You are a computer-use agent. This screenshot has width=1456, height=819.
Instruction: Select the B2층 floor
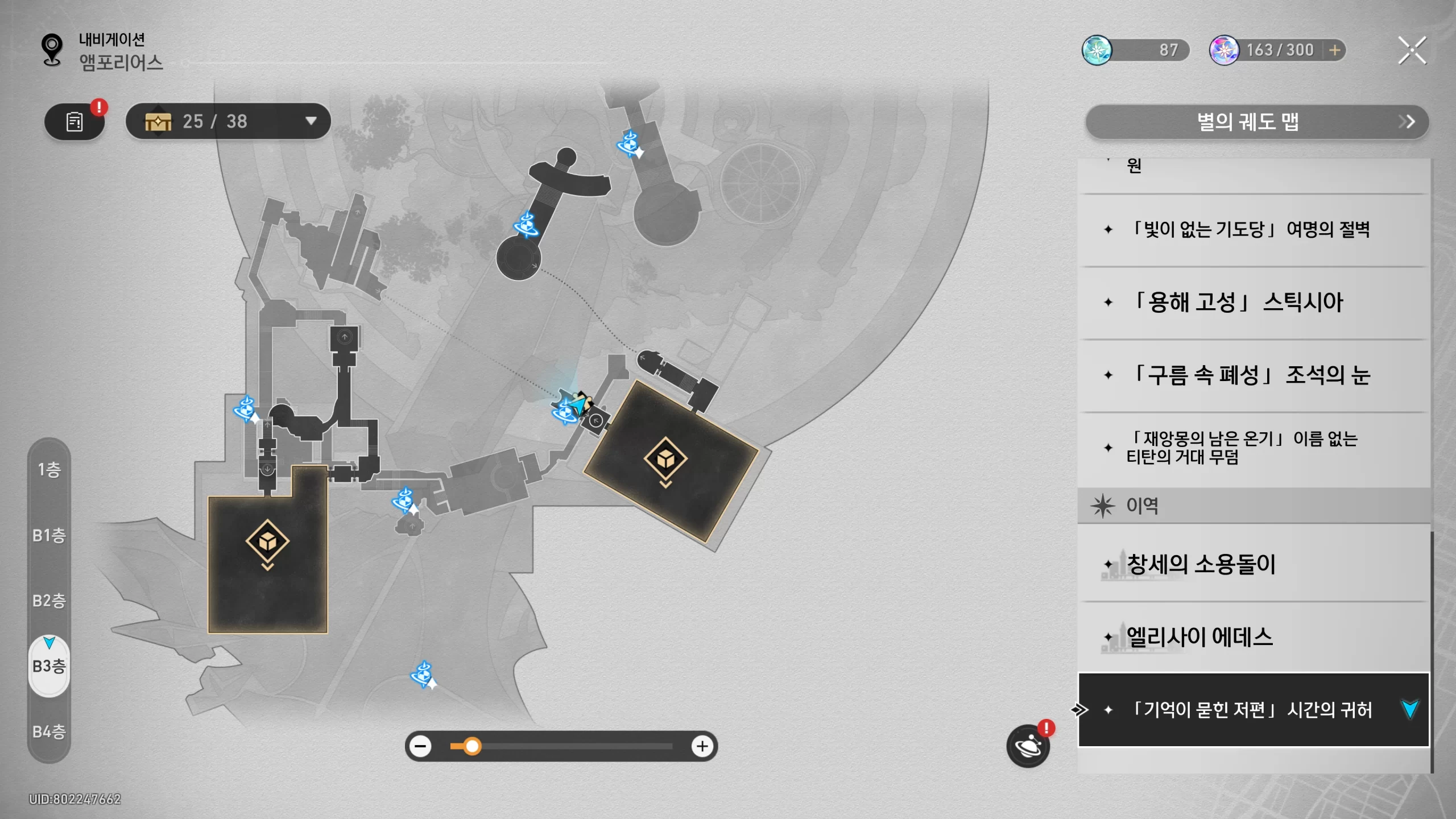49,601
